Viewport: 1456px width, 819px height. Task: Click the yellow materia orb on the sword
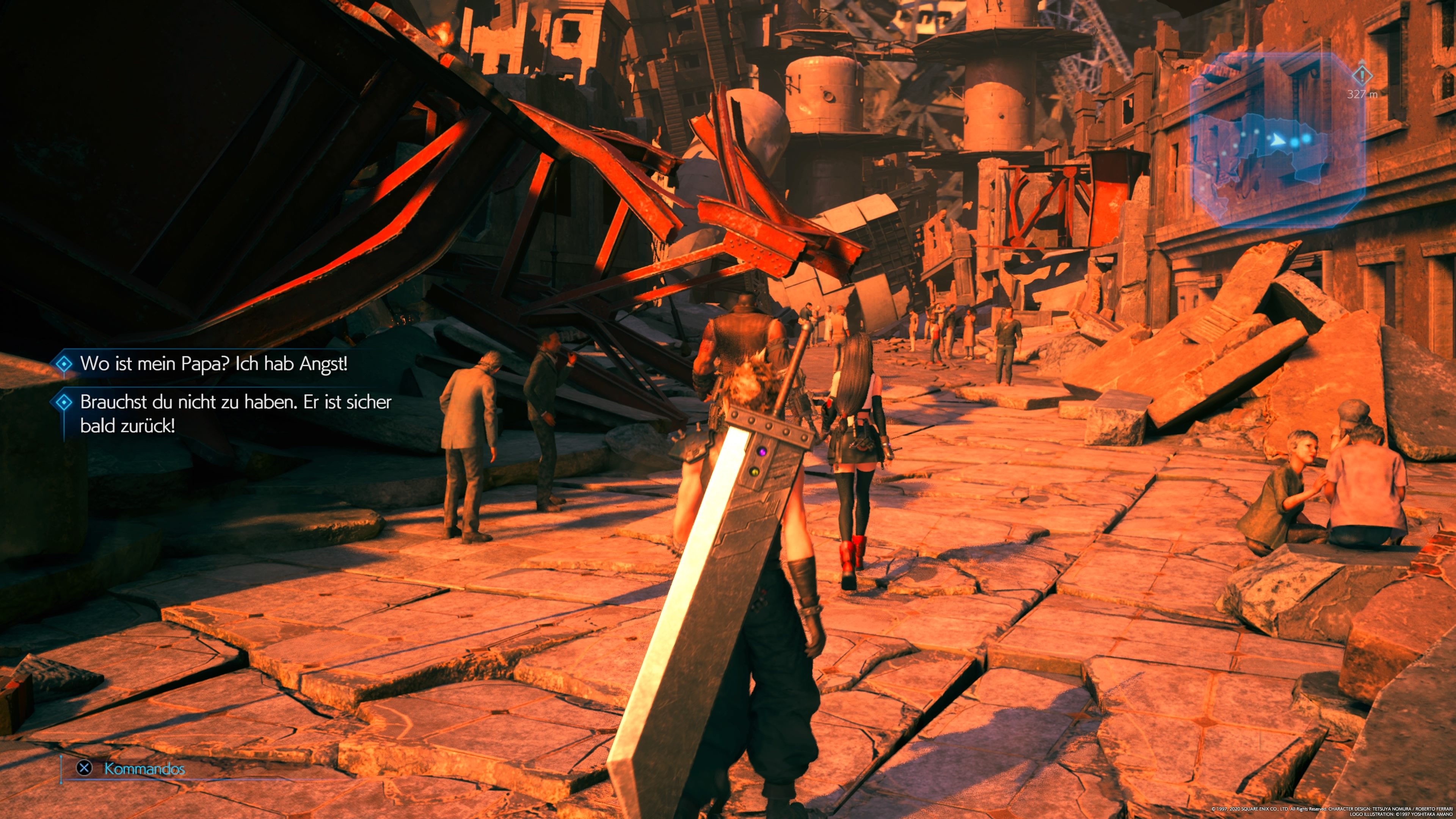tap(755, 473)
